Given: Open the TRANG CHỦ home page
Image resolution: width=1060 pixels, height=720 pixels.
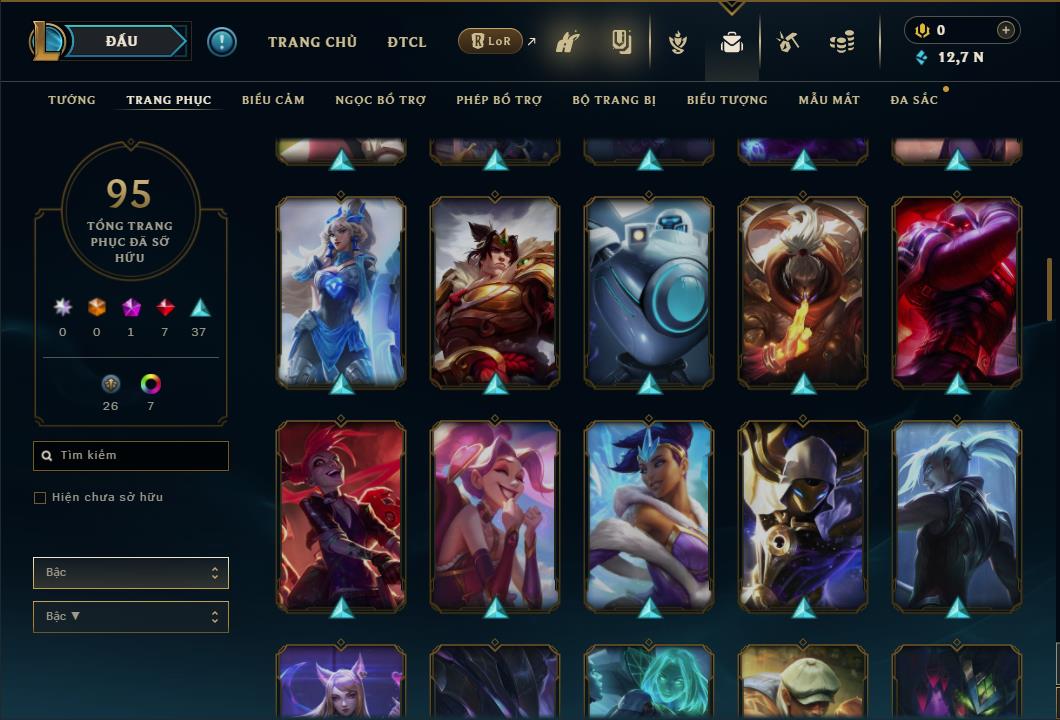Looking at the screenshot, I should click(x=312, y=42).
